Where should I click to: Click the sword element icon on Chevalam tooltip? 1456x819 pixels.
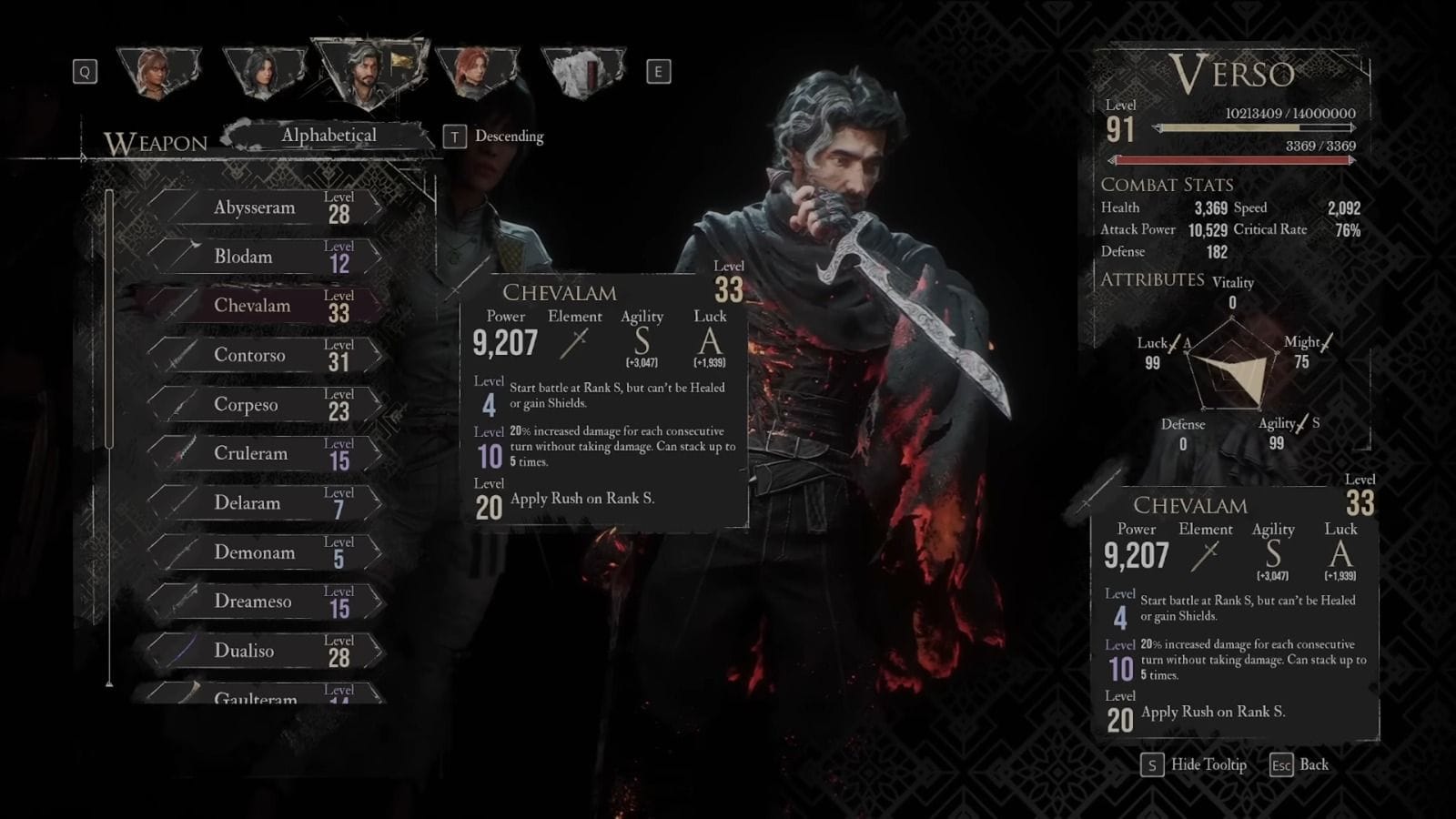tap(575, 344)
